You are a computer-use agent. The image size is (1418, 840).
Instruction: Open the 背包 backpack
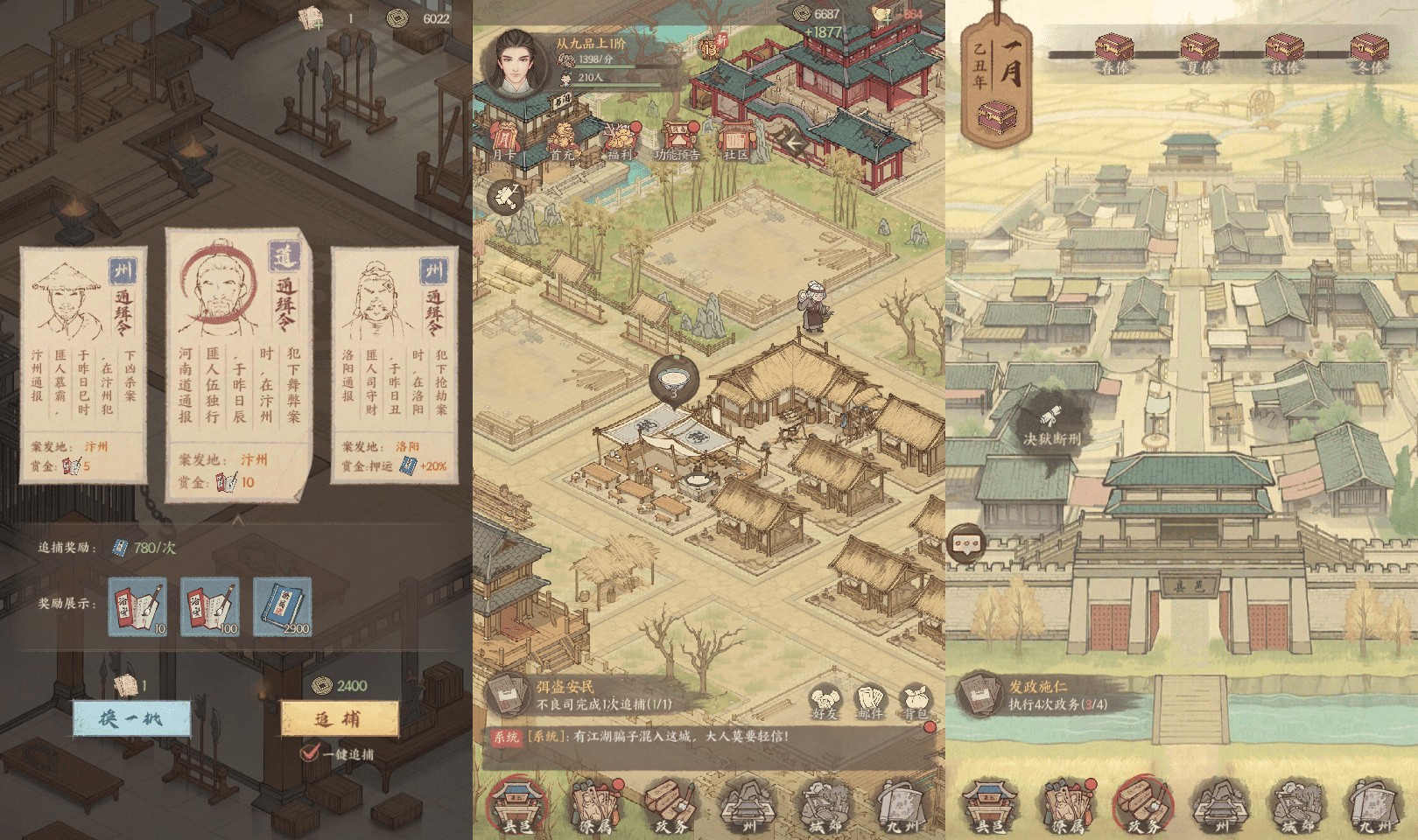[x=916, y=702]
